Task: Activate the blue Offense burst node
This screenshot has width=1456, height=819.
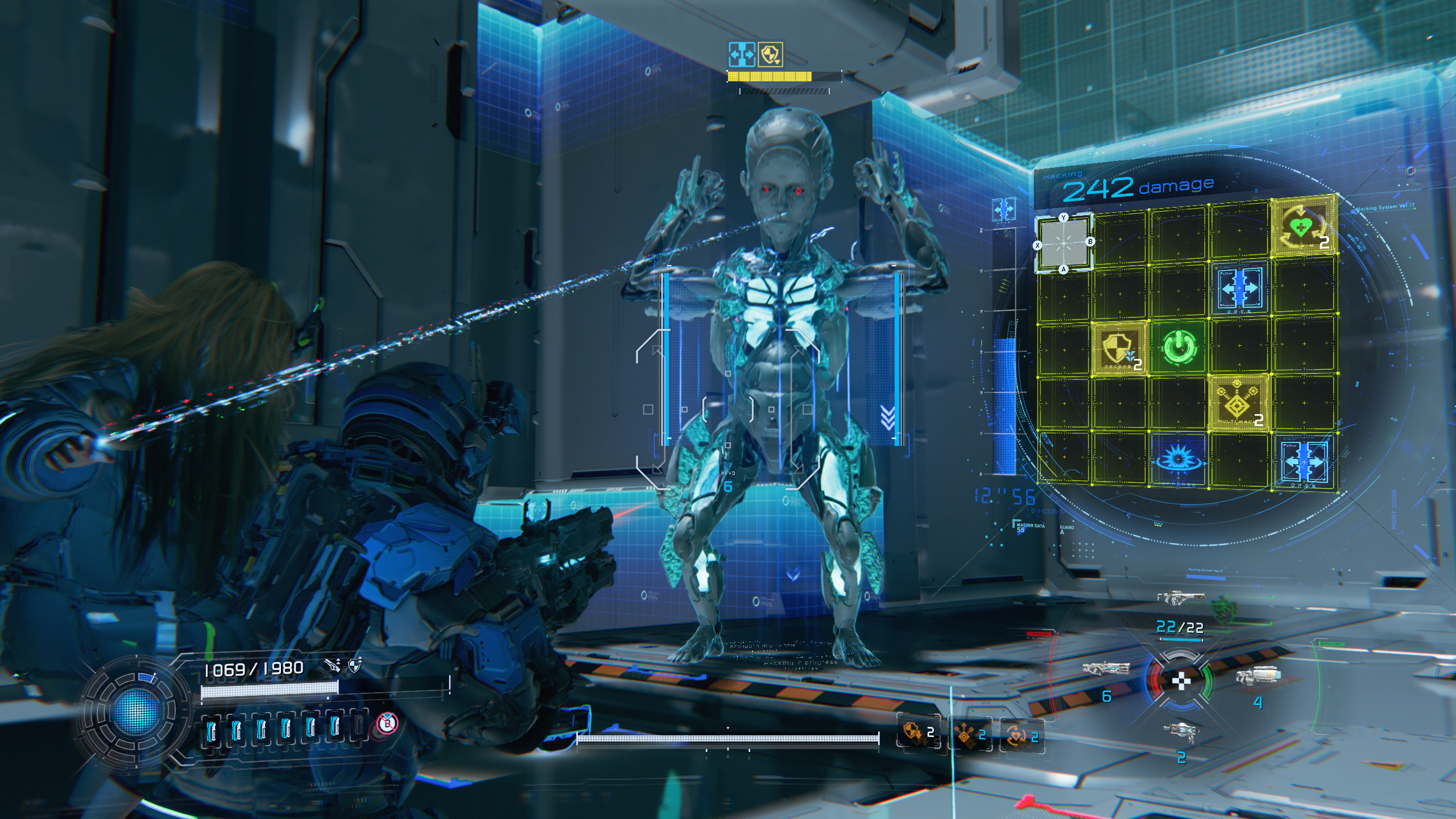Action: (x=1177, y=458)
